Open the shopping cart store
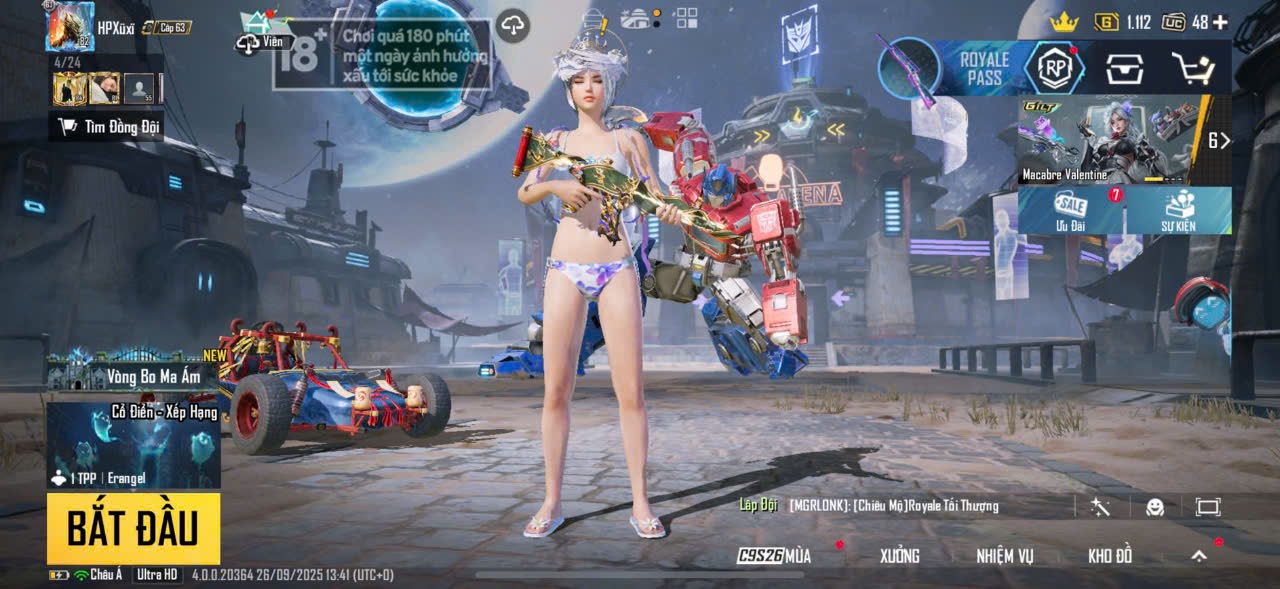 1191,68
